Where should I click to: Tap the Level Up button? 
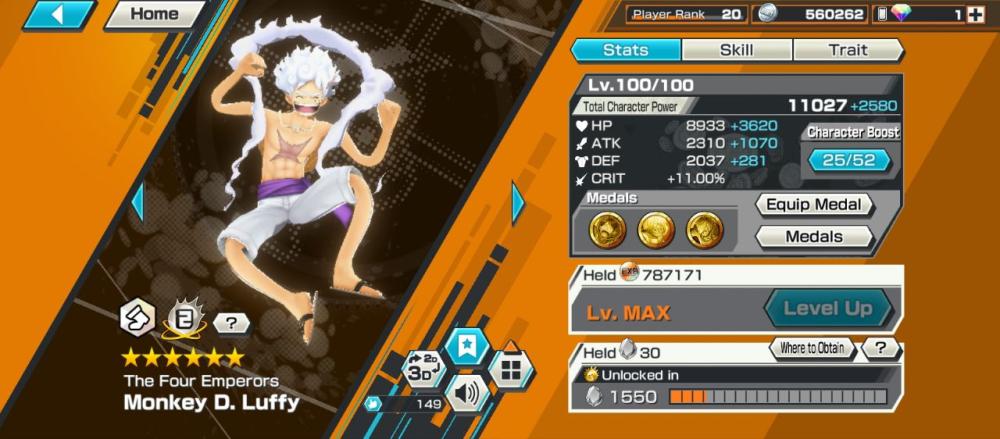(828, 309)
